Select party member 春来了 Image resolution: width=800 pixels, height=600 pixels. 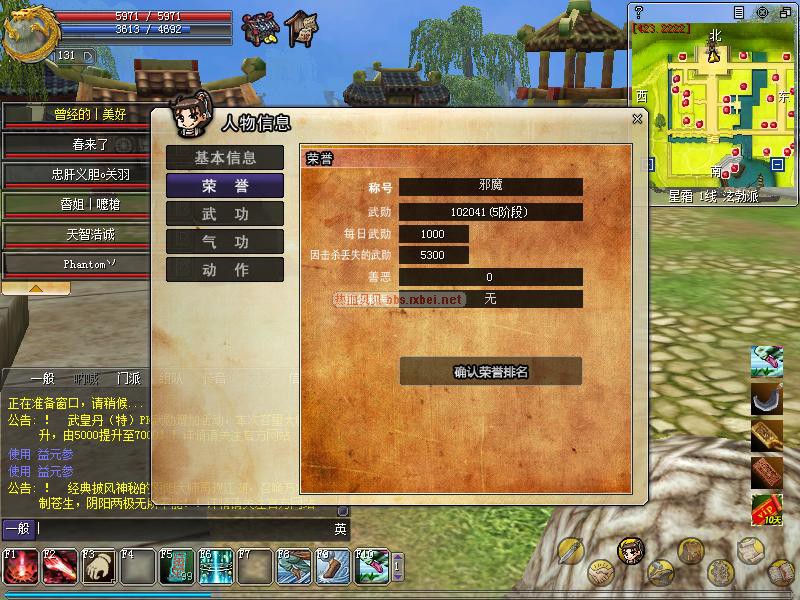click(76, 144)
